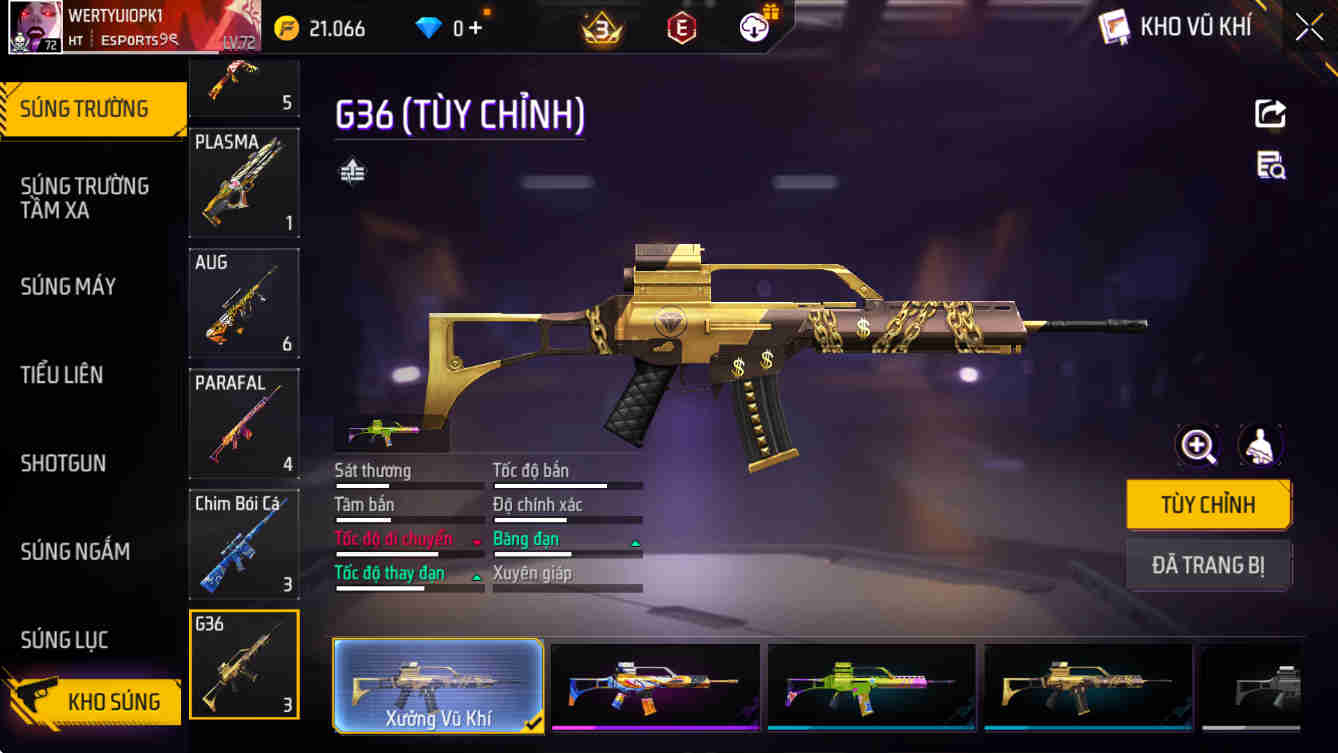Select the Xưởng Vũ Khí skin thumbnail
The image size is (1338, 753).
click(x=437, y=686)
